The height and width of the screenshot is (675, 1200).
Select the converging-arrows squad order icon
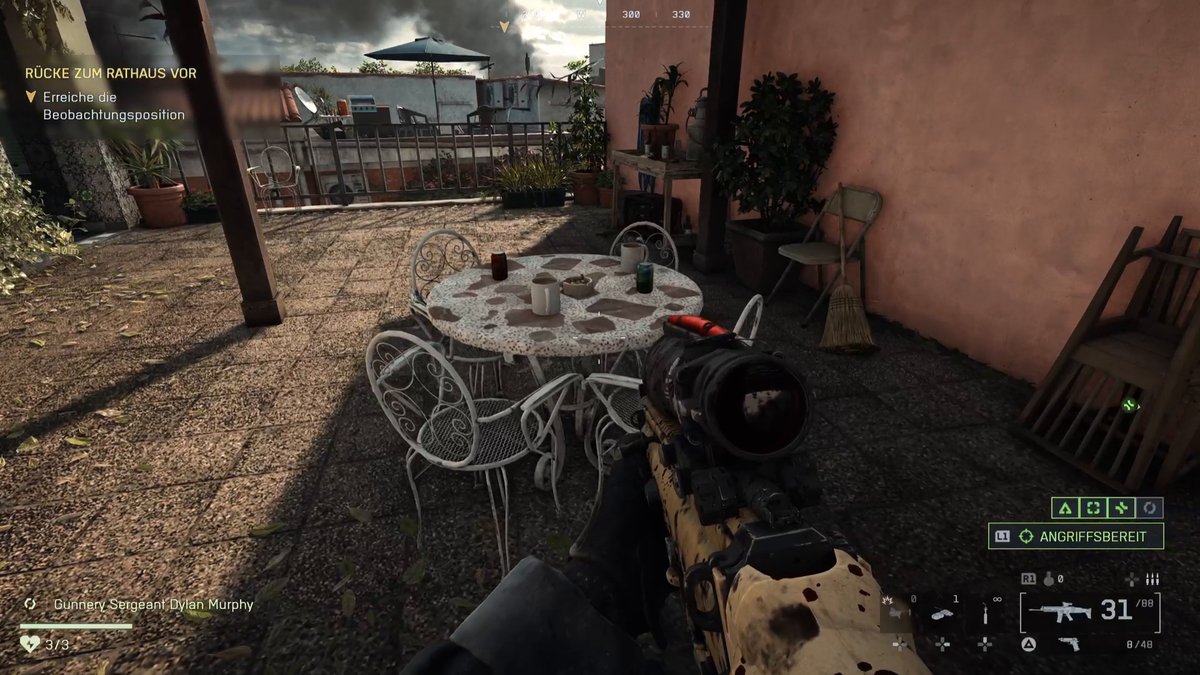(x=1121, y=508)
